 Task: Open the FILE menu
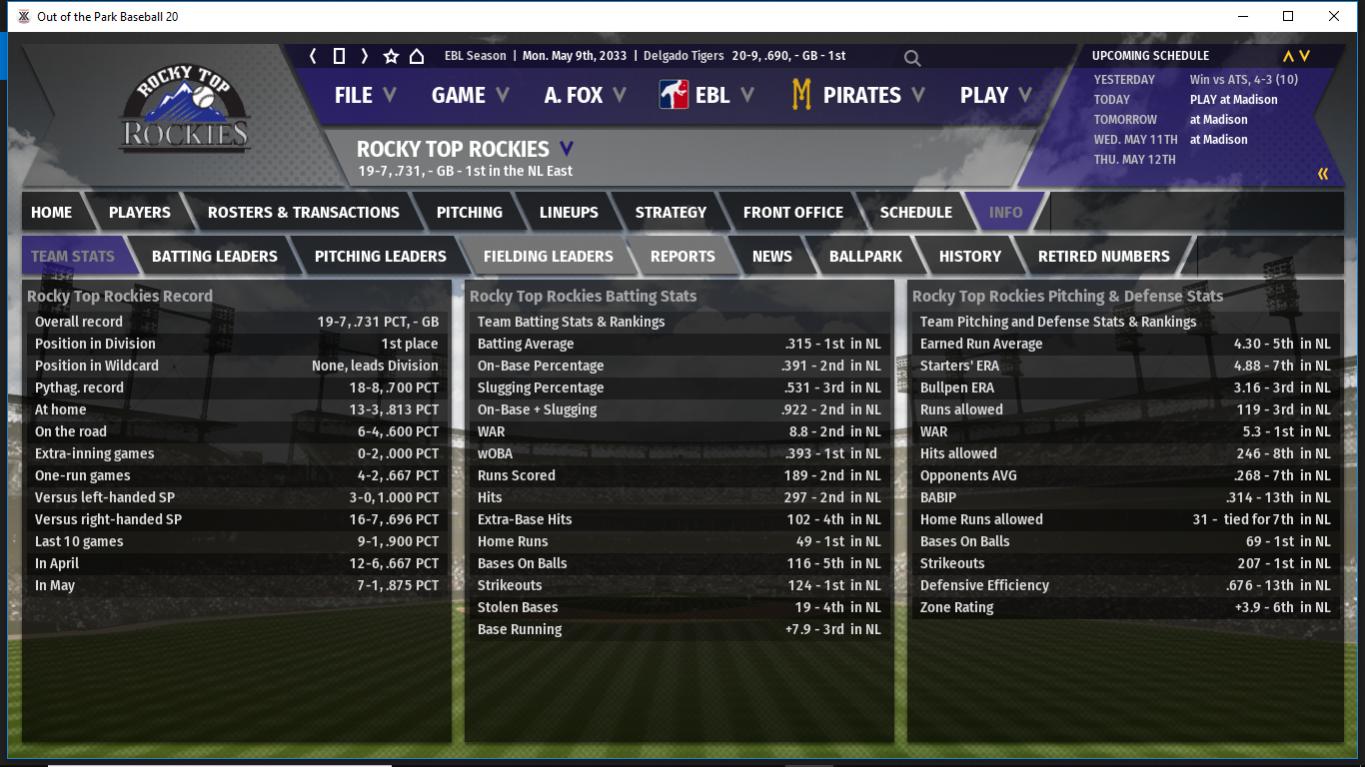point(364,95)
